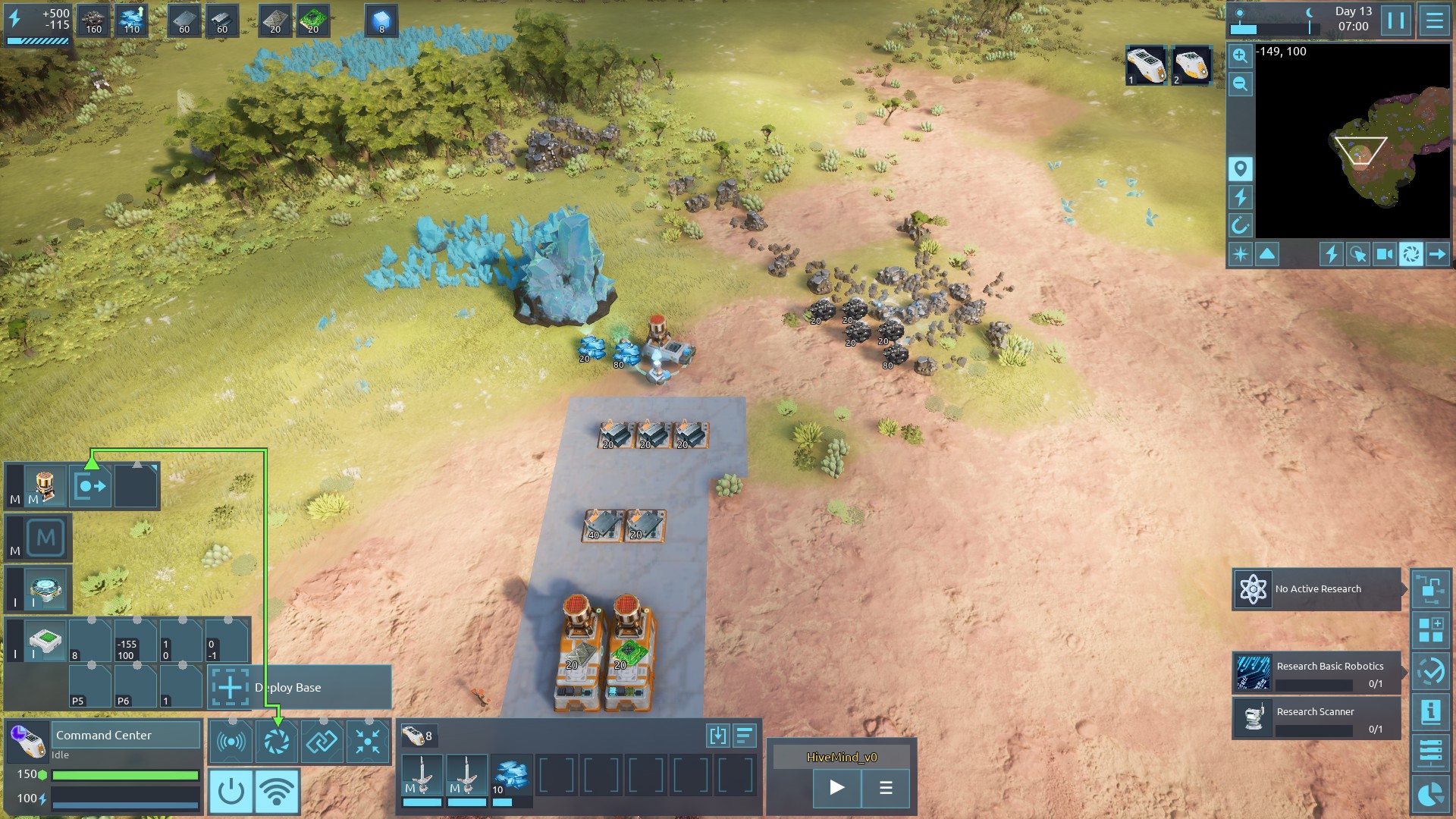Toggle the wifi signal button

tap(277, 791)
